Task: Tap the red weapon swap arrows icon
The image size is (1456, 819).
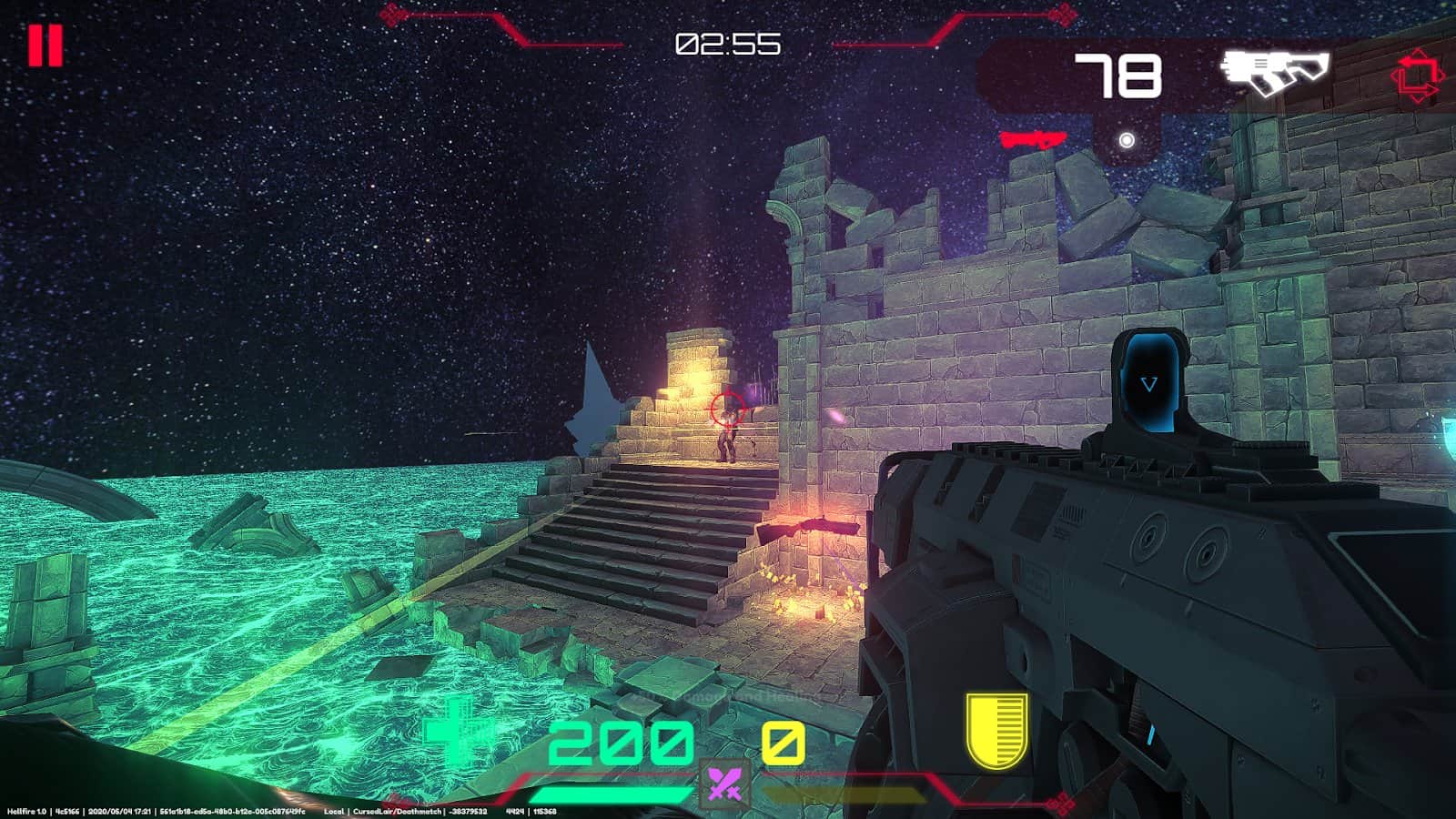Action: 1417,75
